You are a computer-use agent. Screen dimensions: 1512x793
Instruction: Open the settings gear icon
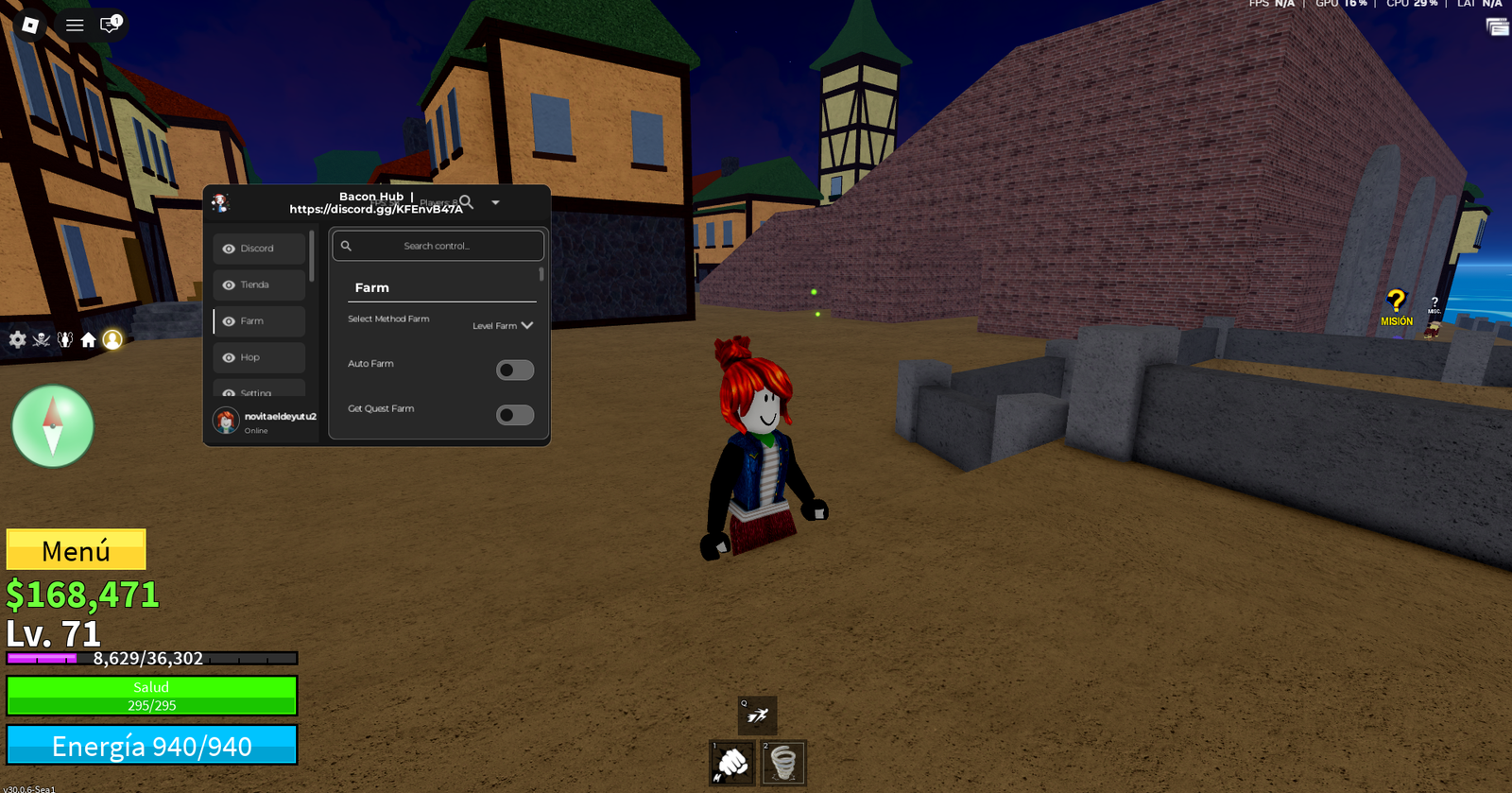pyautogui.click(x=17, y=340)
